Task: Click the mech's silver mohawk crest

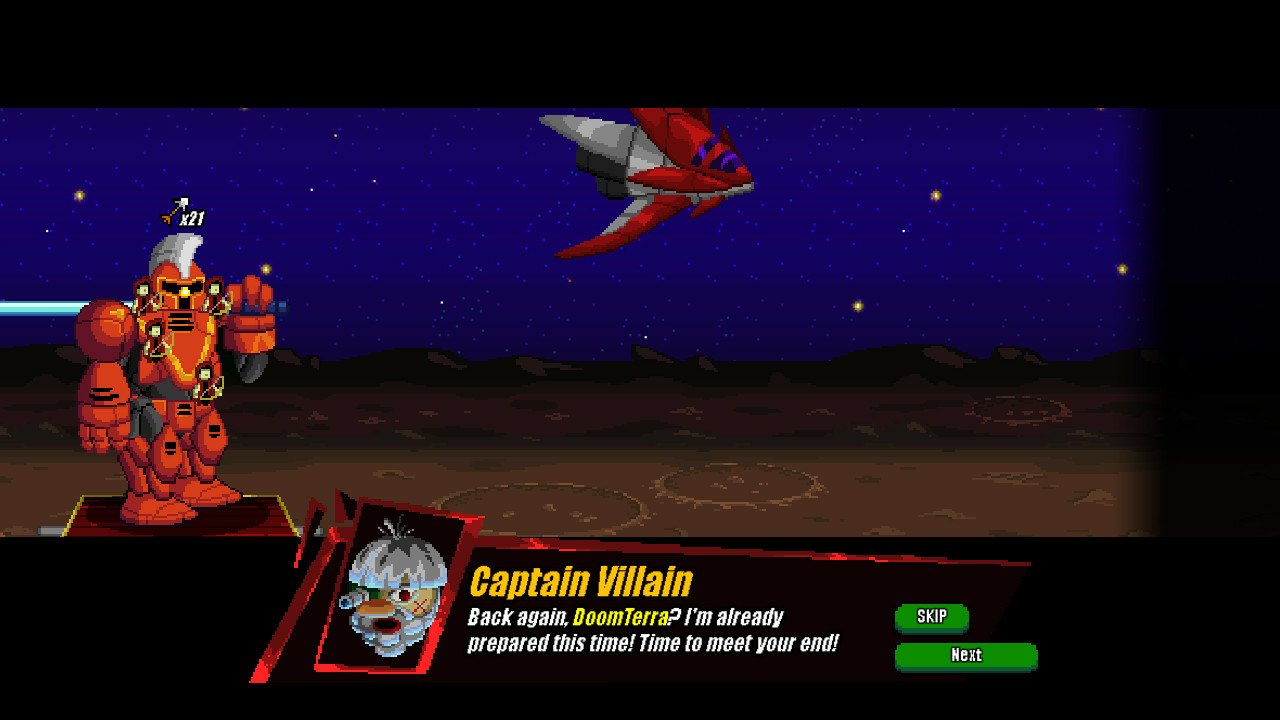Action: point(176,251)
